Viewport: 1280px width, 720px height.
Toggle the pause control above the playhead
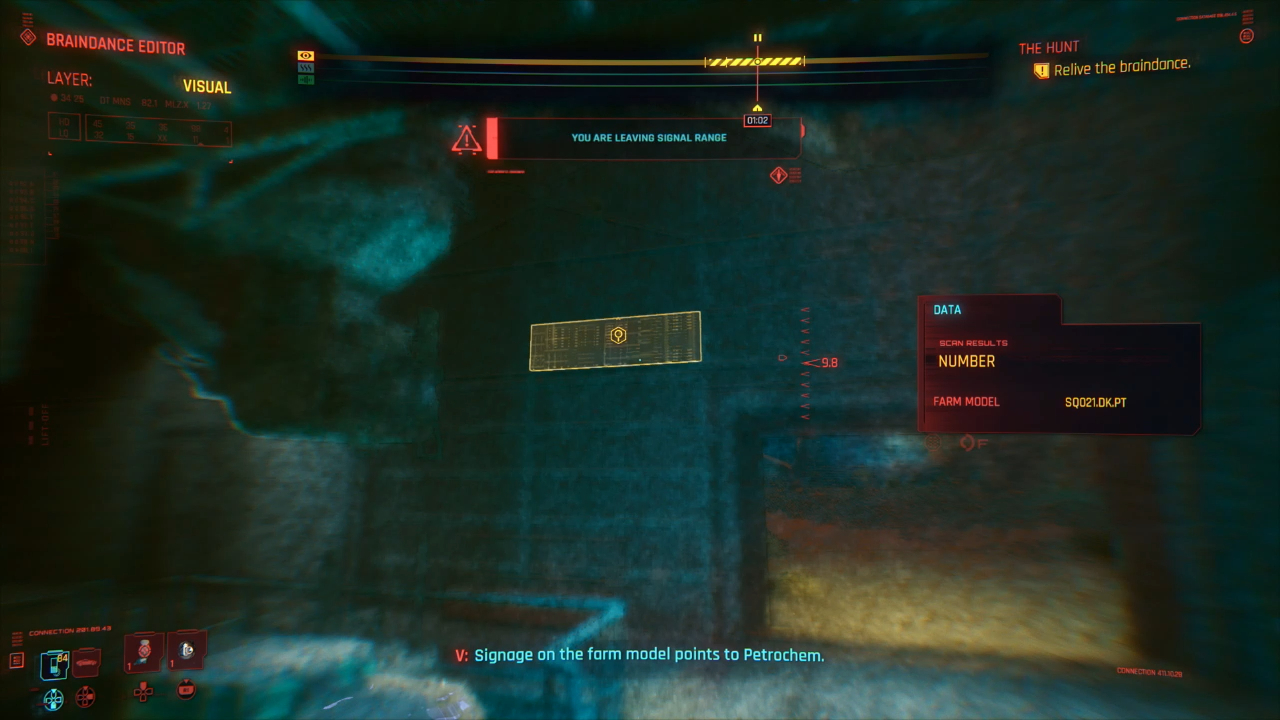pos(757,37)
